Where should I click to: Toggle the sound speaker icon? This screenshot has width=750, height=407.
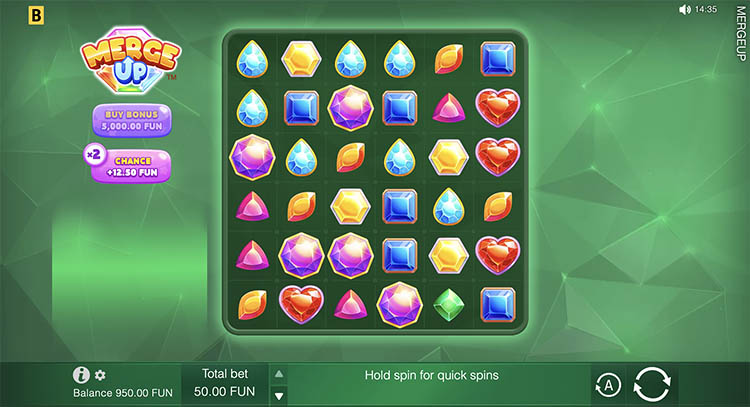684,9
